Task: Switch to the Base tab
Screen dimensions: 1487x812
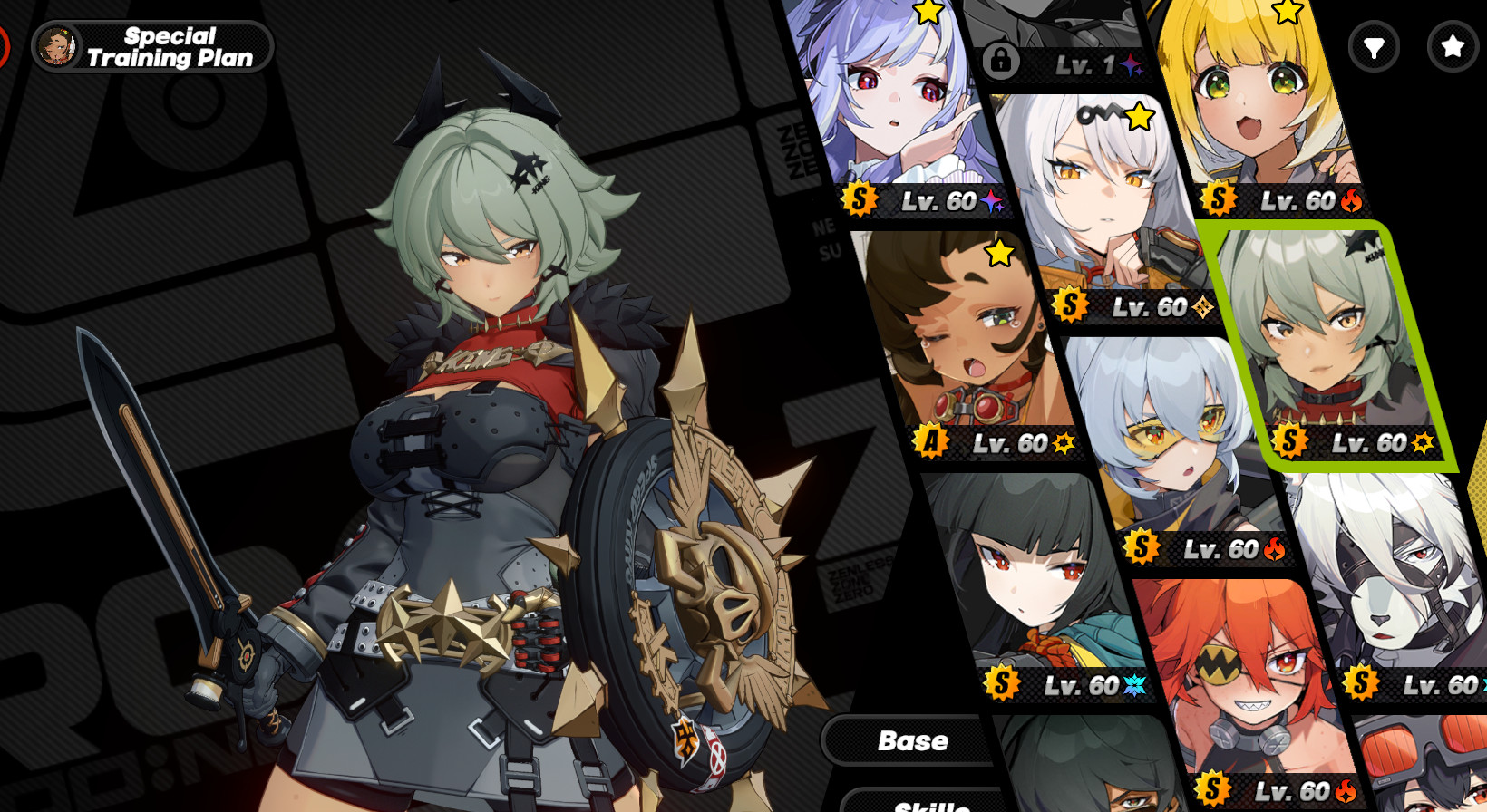Action: pyautogui.click(x=913, y=740)
